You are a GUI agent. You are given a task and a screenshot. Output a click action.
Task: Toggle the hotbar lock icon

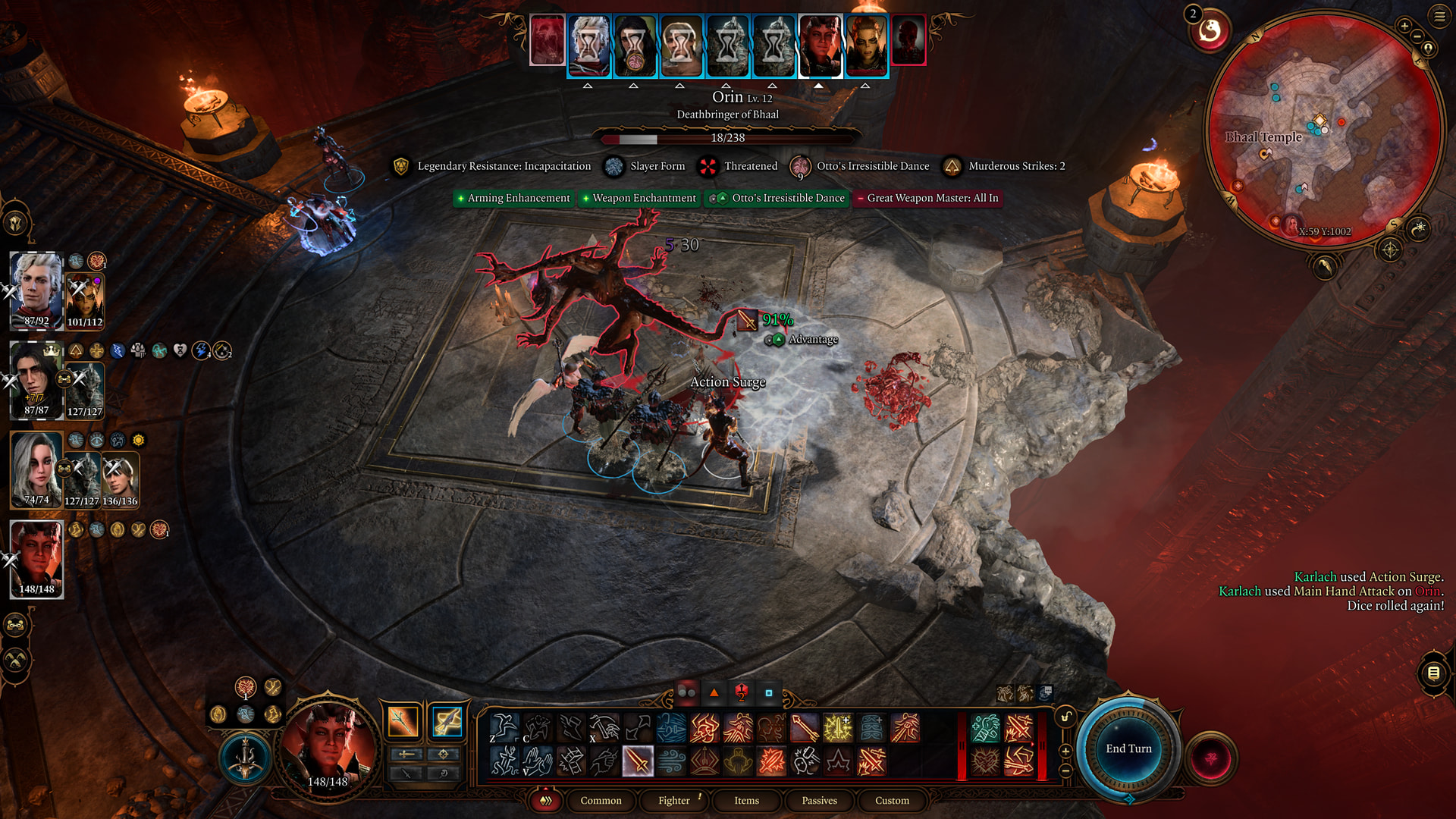(x=1065, y=717)
